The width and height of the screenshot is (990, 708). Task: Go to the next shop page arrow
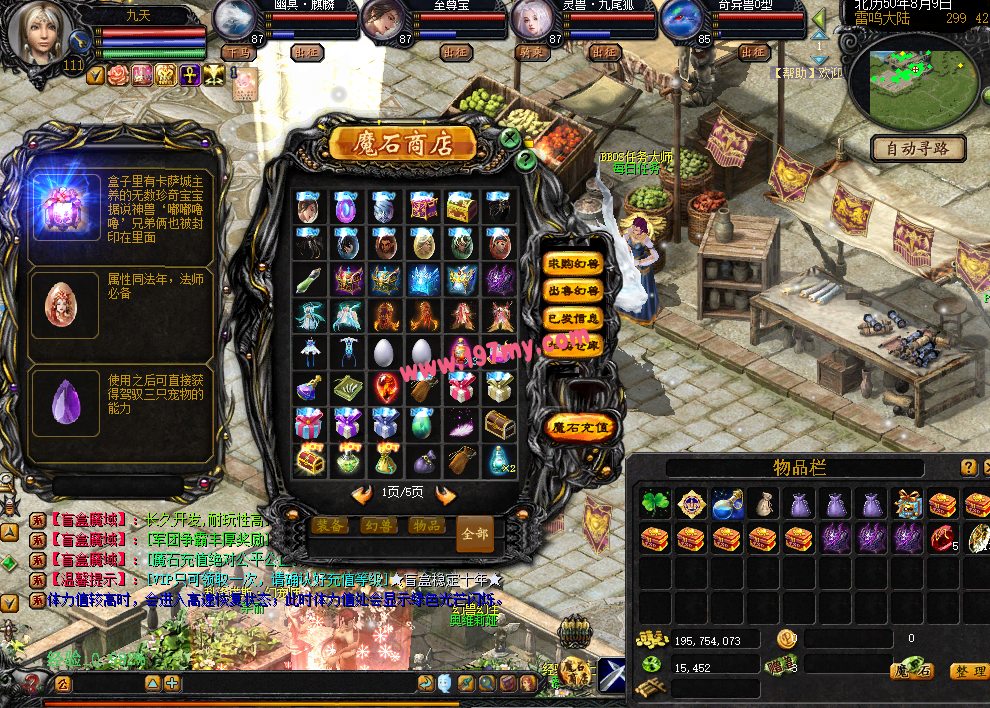(x=445, y=494)
